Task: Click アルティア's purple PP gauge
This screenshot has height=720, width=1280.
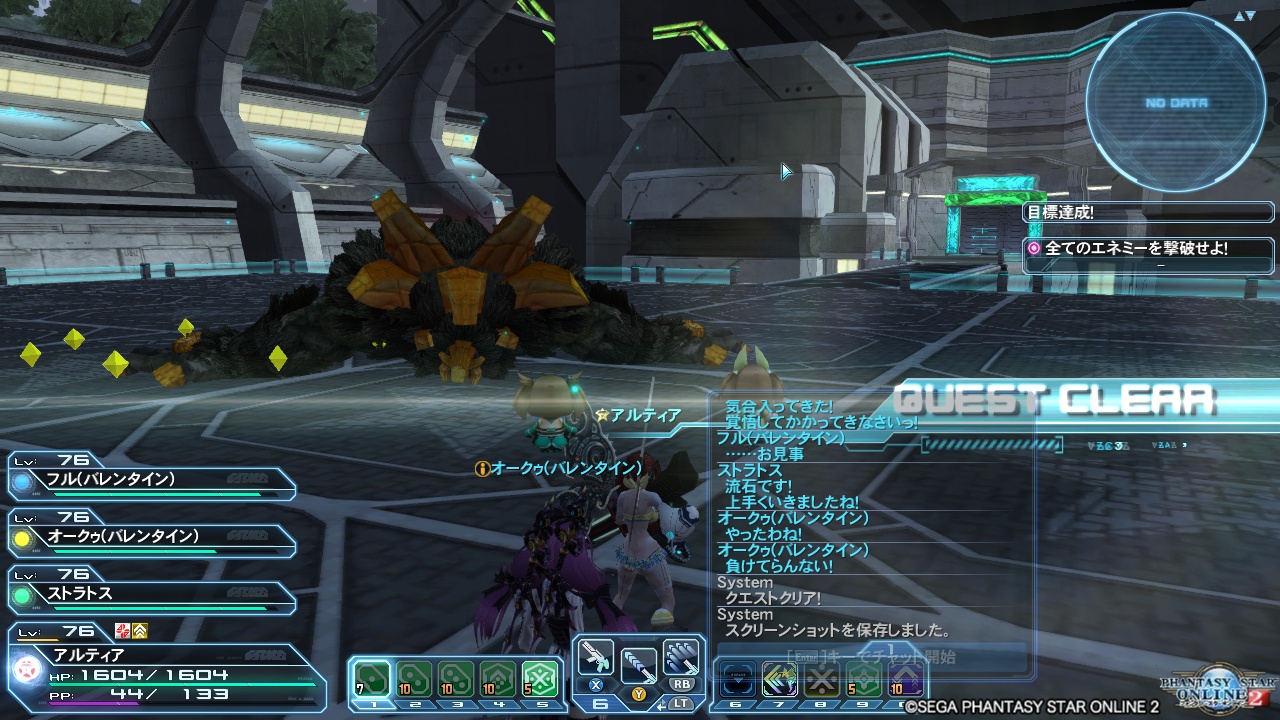Action: [x=93, y=703]
